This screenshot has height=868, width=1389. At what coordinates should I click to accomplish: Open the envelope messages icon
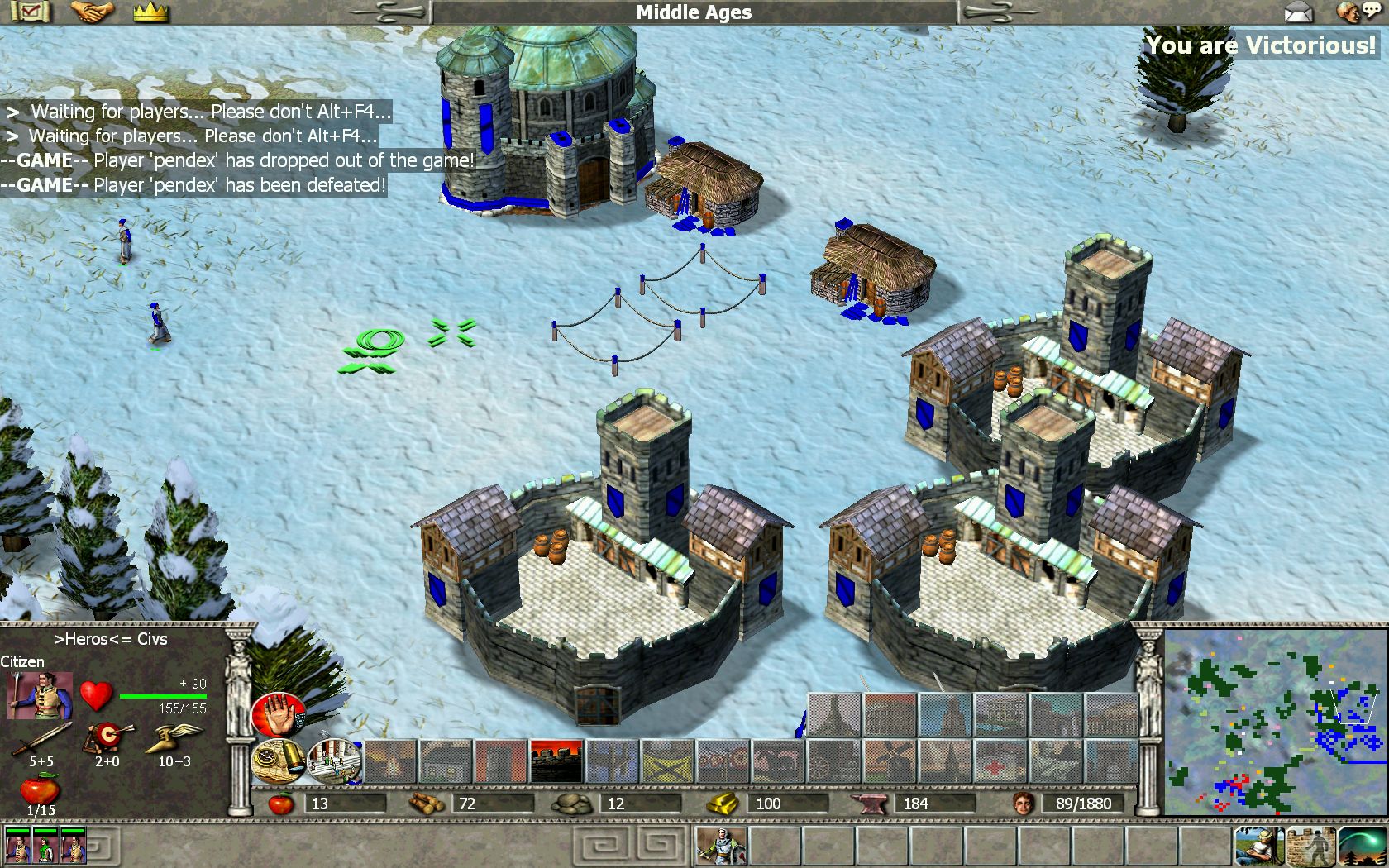(x=1299, y=12)
